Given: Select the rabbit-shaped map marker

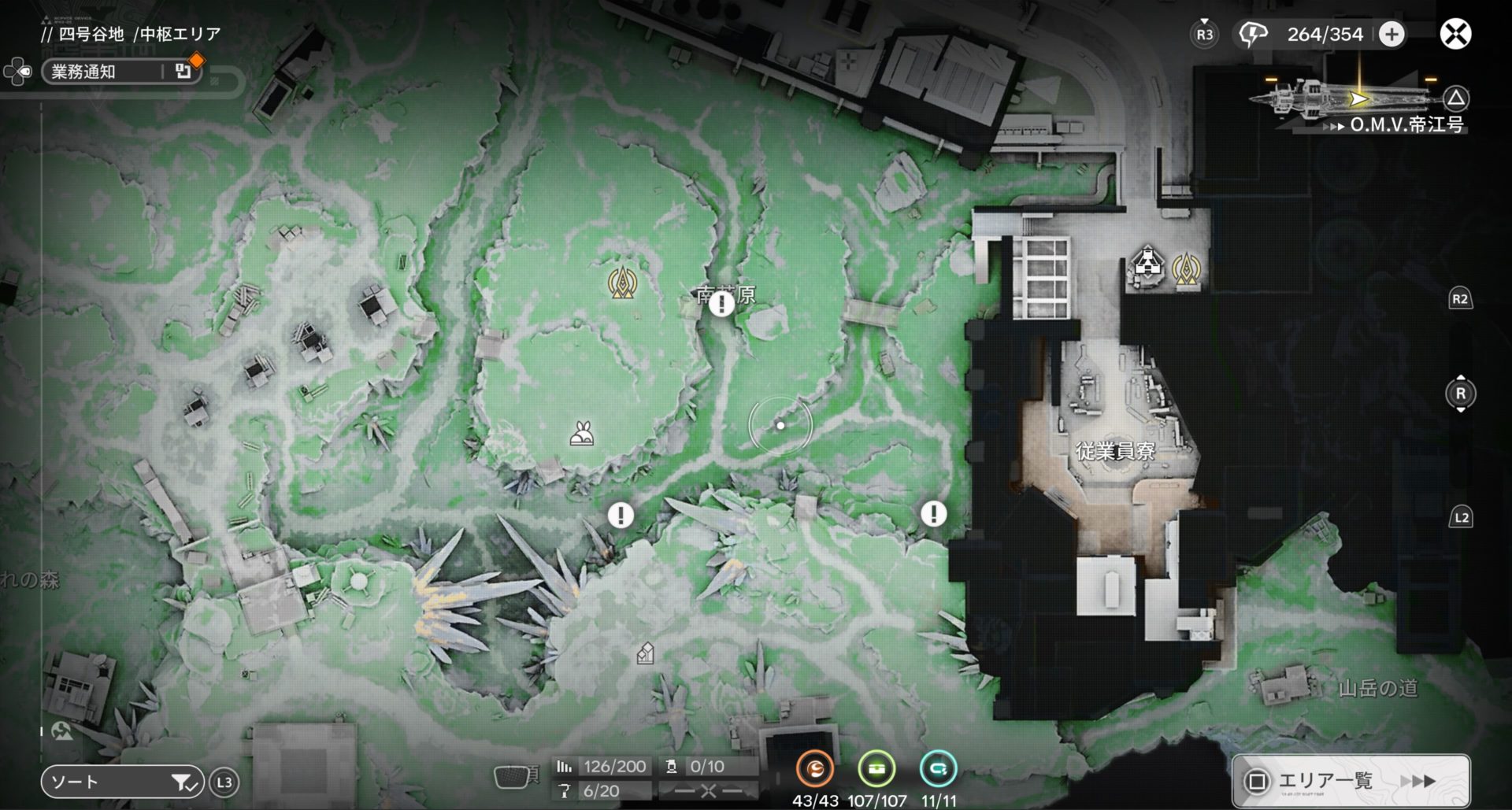Looking at the screenshot, I should pyautogui.click(x=582, y=434).
